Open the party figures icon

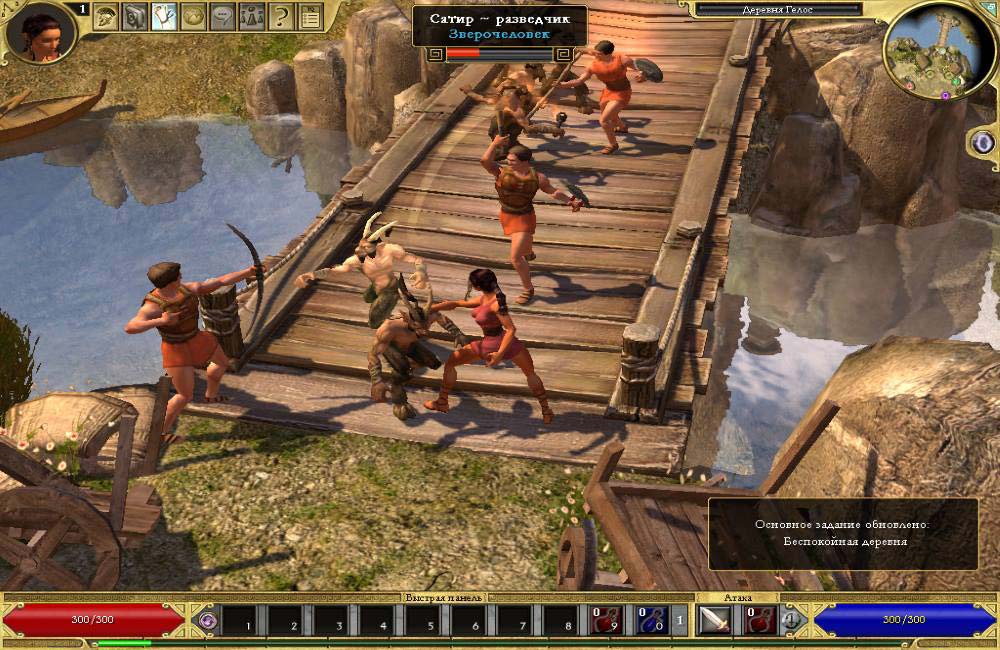tap(251, 16)
